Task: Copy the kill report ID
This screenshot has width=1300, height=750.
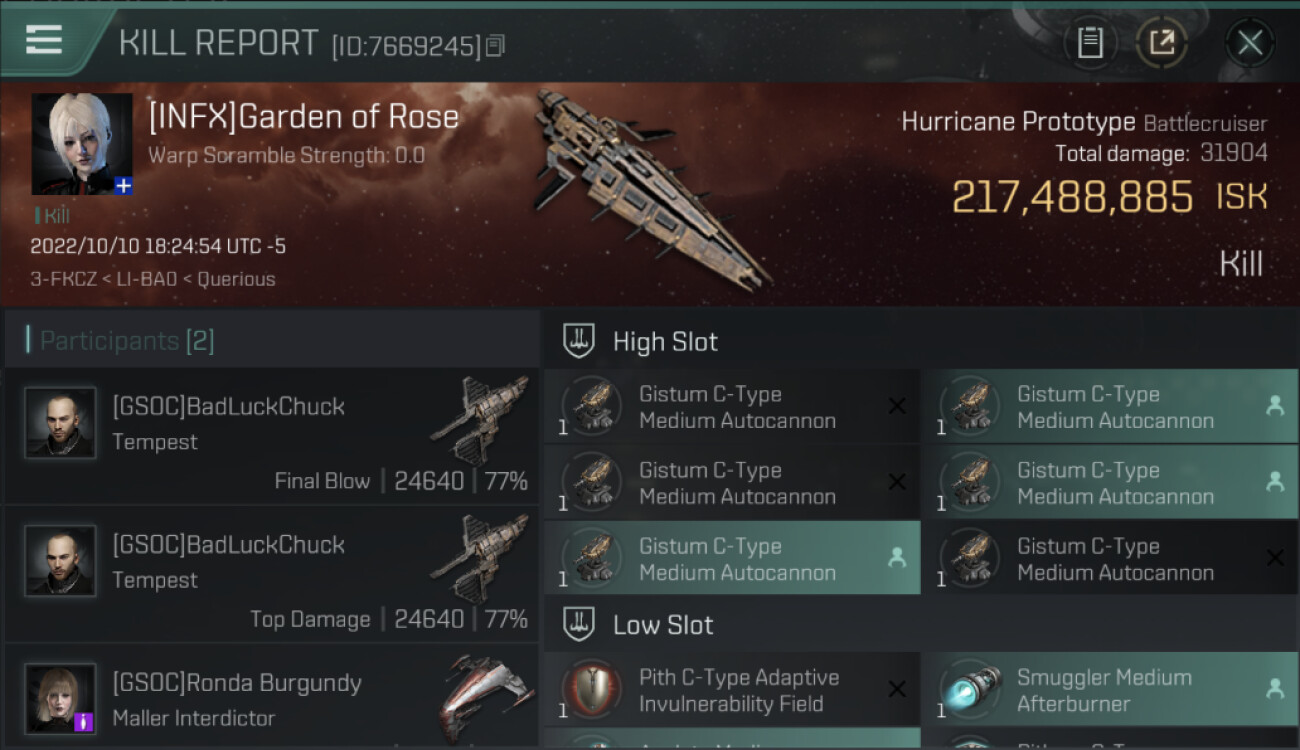Action: 496,45
